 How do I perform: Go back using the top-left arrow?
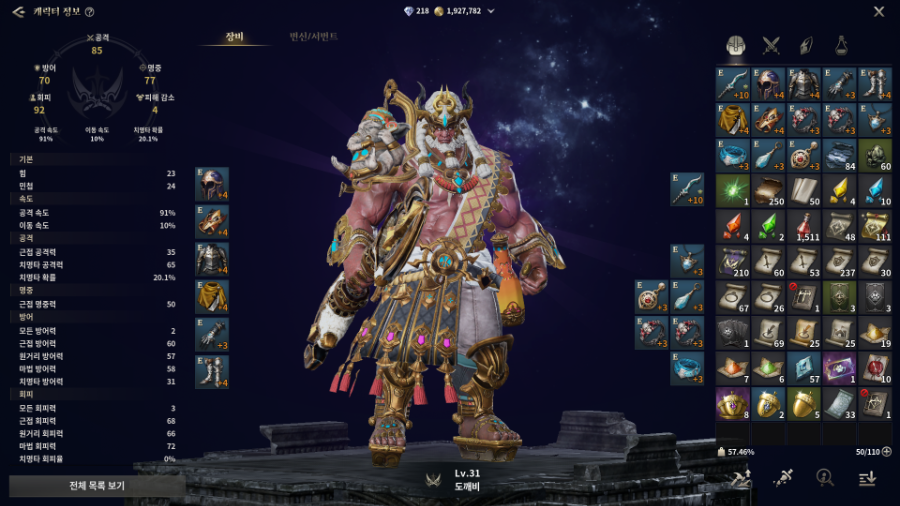click(x=18, y=12)
